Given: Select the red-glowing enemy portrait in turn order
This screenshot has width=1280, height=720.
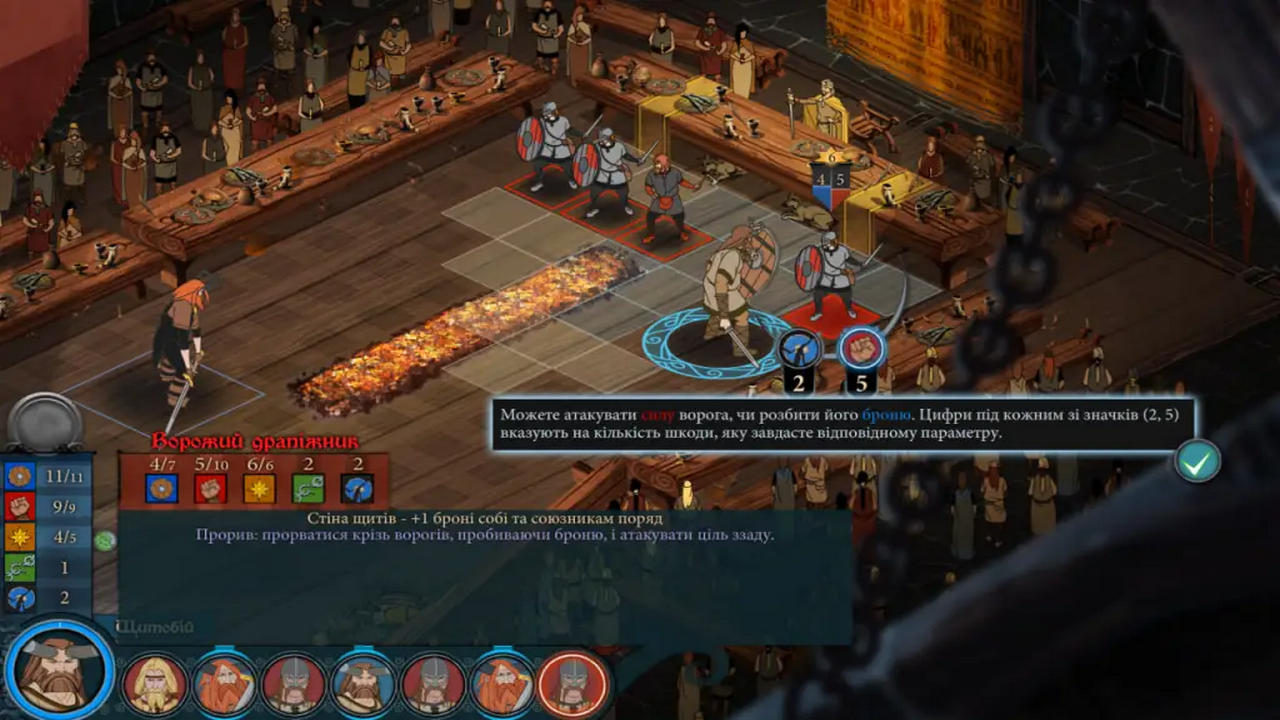Looking at the screenshot, I should (x=573, y=683).
